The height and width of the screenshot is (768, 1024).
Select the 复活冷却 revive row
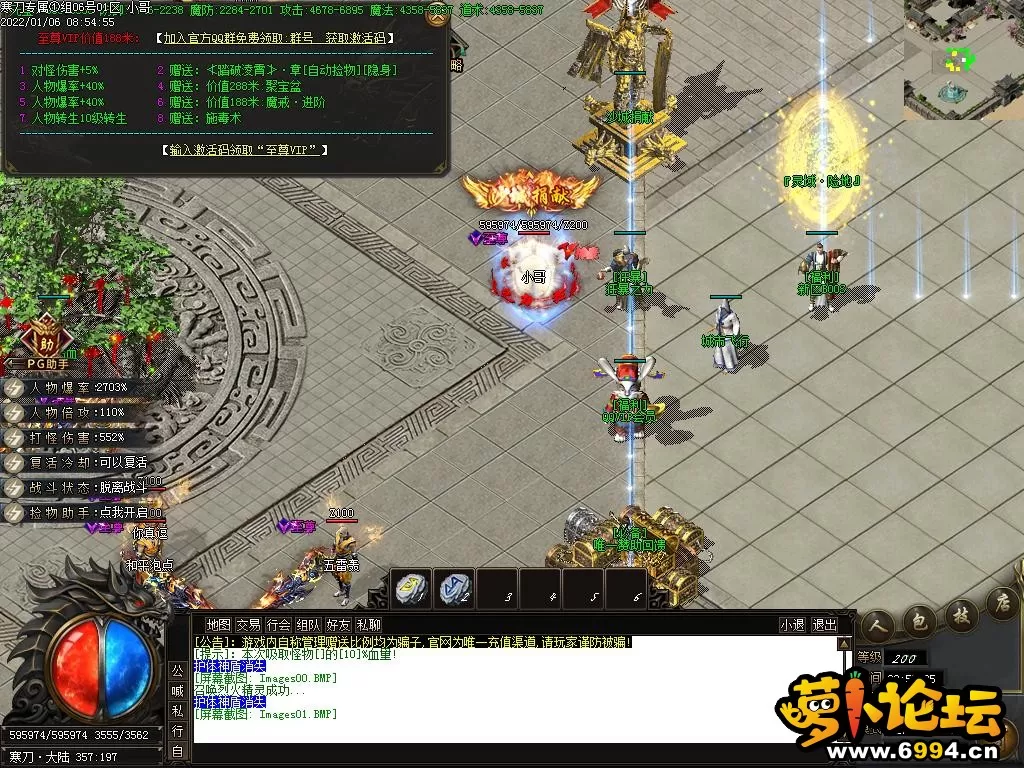(x=82, y=462)
